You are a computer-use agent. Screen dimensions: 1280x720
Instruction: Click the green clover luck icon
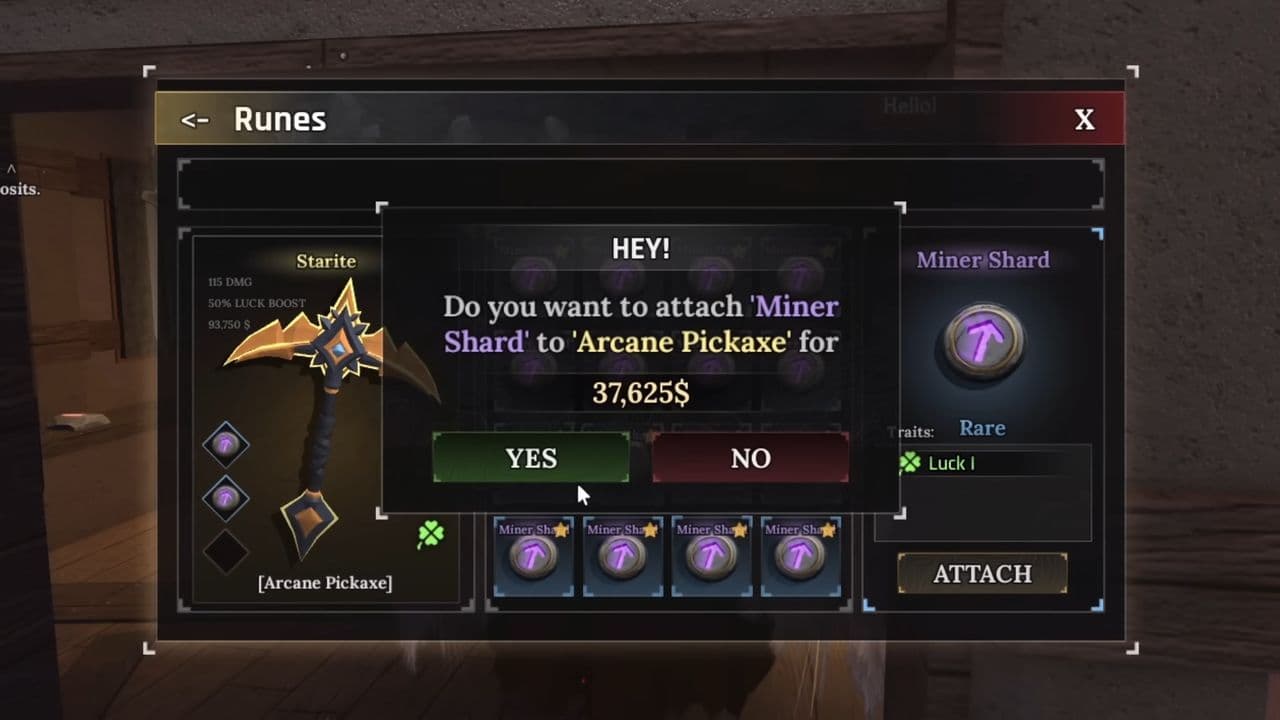(431, 535)
